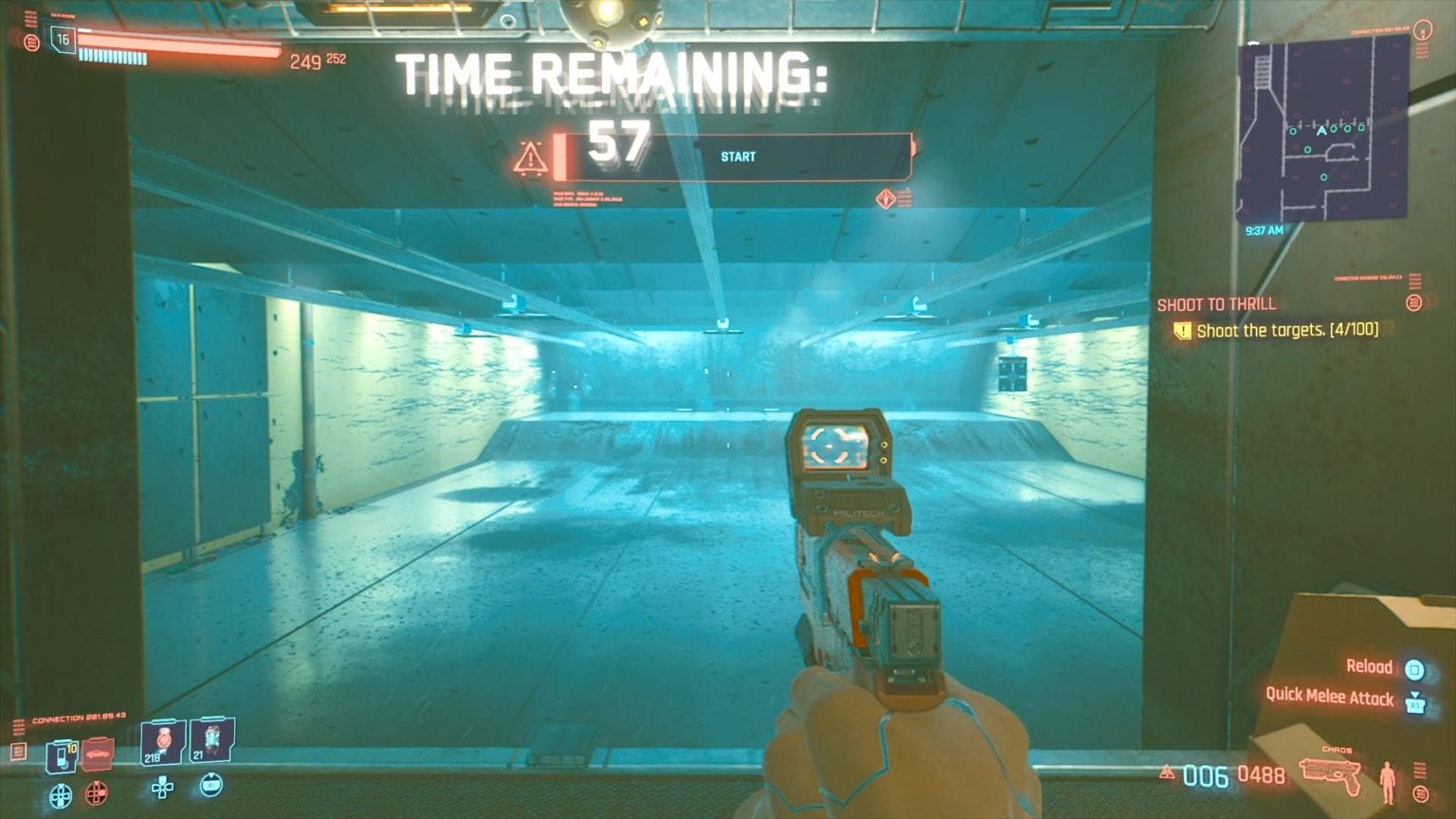Expand the chevron above the weapon-cycle d-pad icon

click(x=210, y=775)
